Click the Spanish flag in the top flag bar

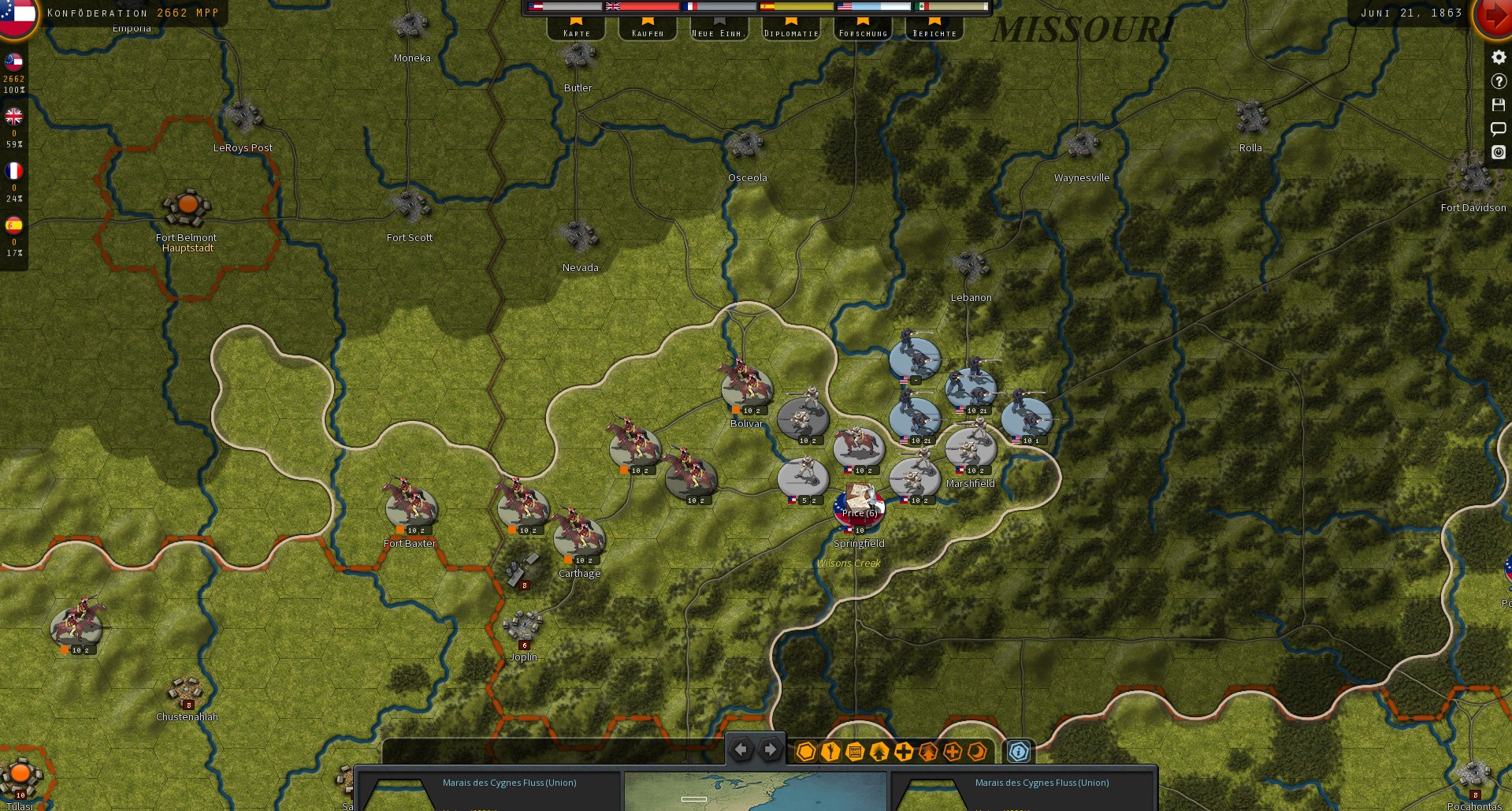pyautogui.click(x=765, y=6)
